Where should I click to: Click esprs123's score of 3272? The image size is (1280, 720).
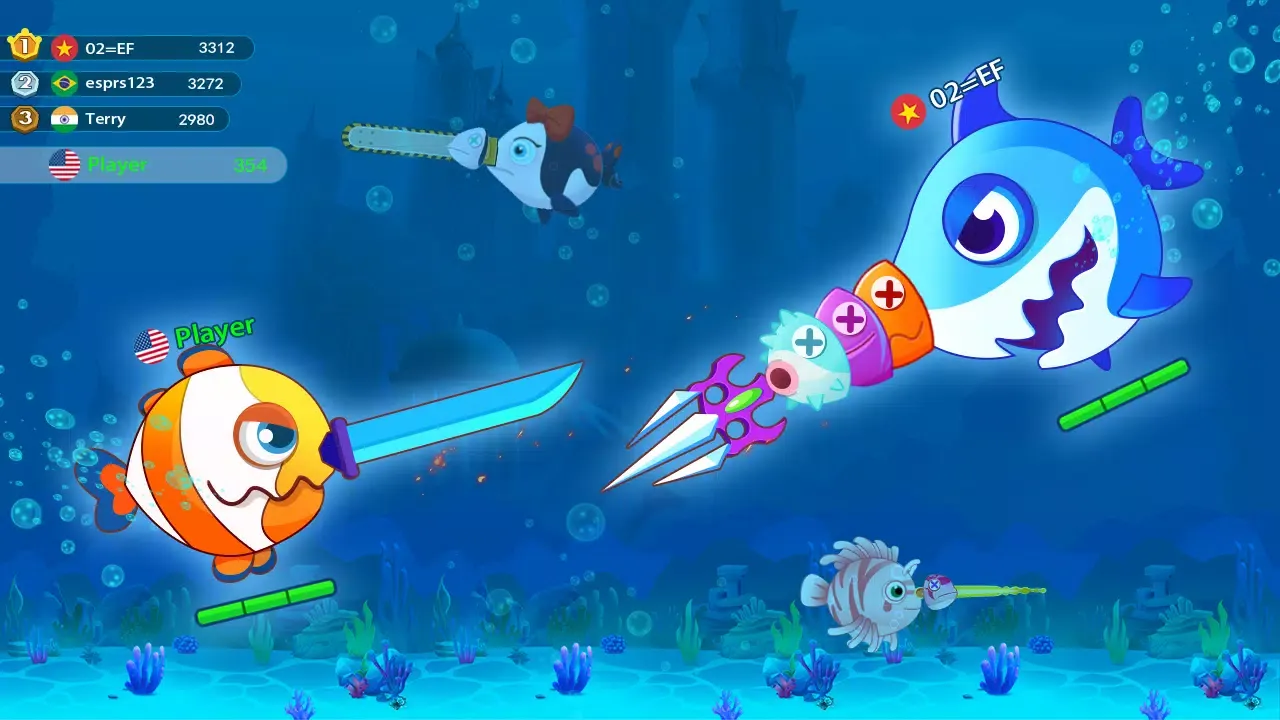tap(206, 83)
